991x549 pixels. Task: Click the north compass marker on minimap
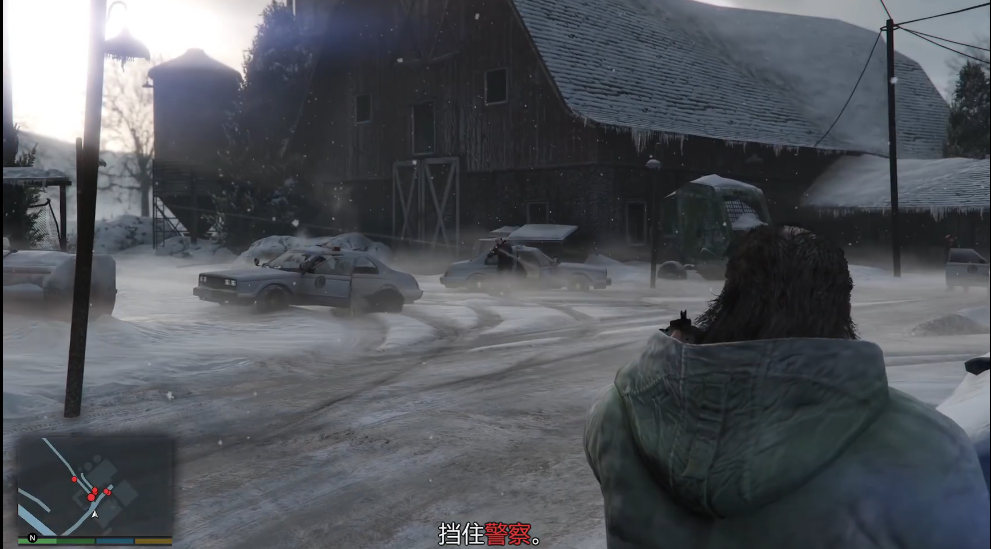[x=32, y=538]
